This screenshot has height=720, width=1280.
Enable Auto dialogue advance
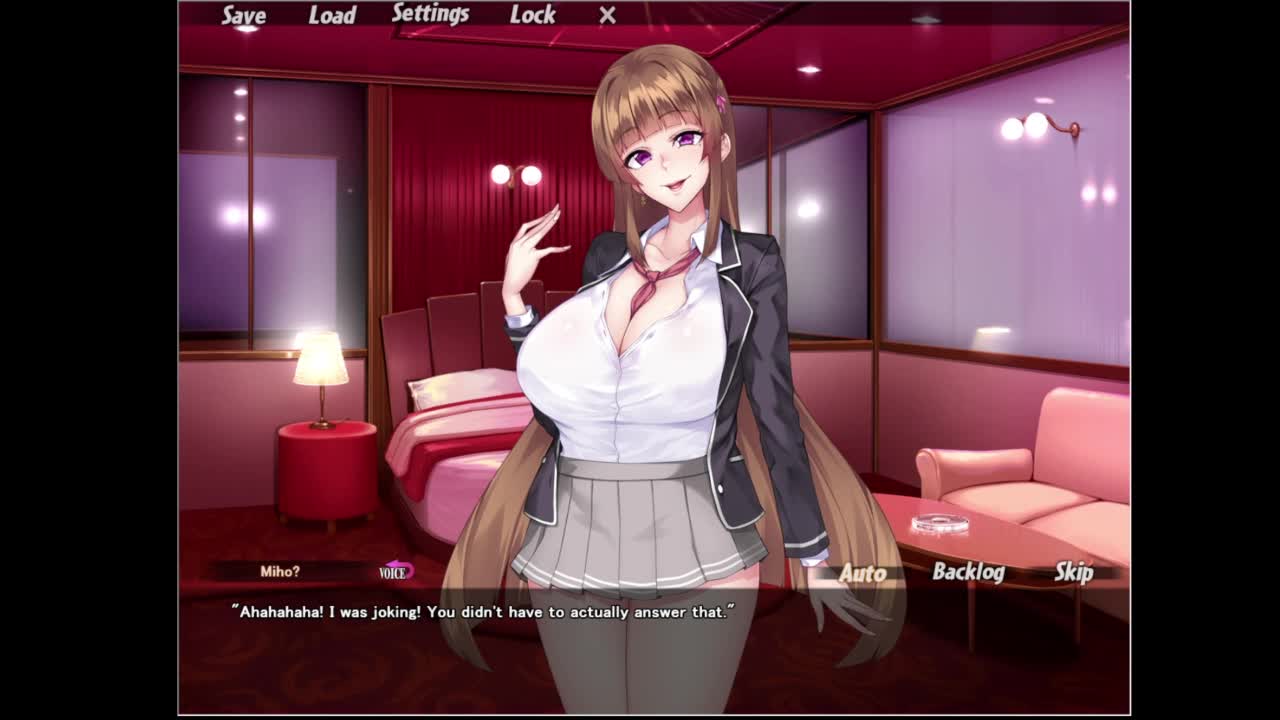862,573
